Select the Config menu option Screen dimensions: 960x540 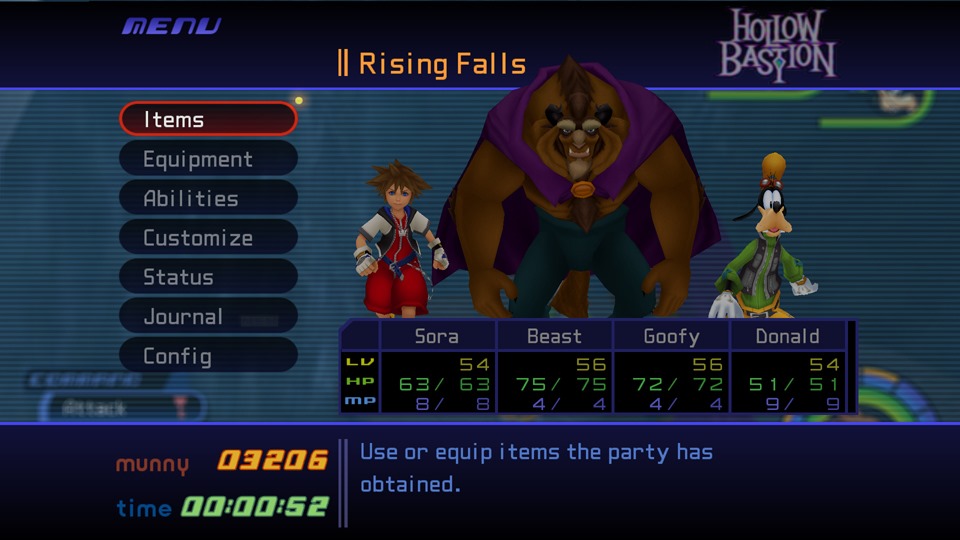point(208,356)
